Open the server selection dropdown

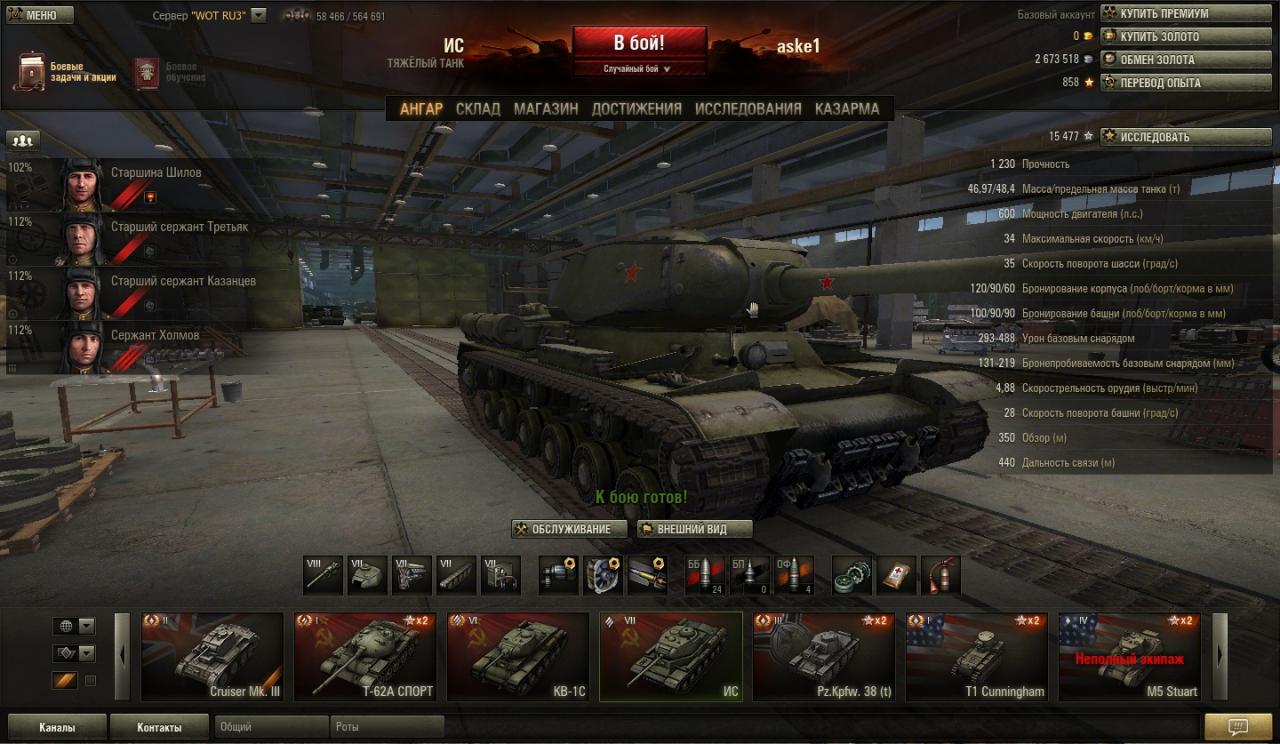point(258,16)
